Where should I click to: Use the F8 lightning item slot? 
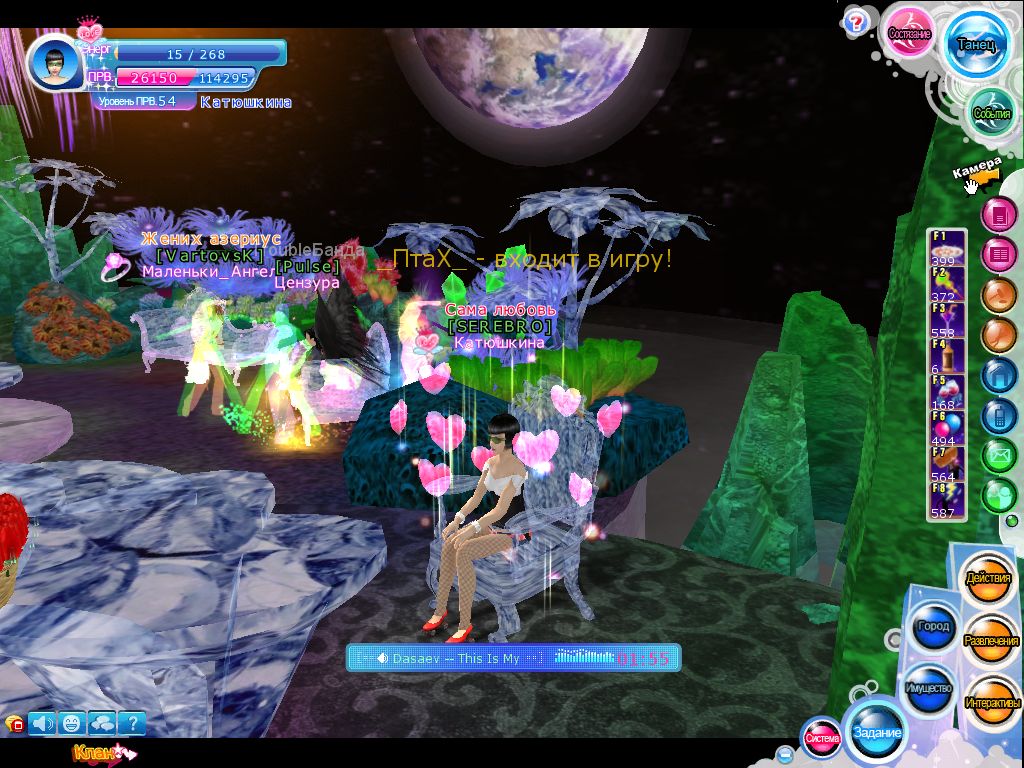pos(948,500)
